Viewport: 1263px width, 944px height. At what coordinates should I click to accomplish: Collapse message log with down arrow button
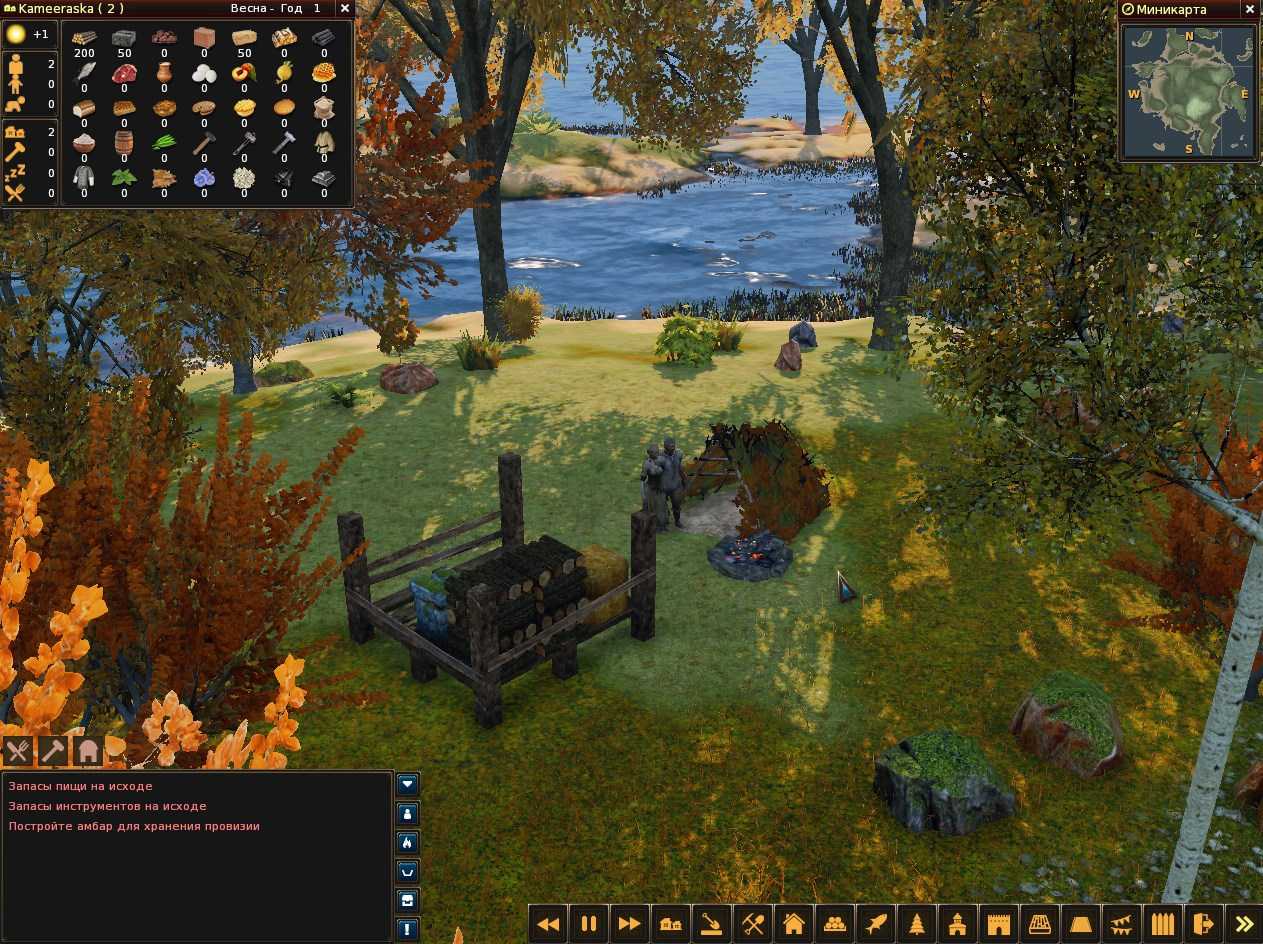(x=408, y=784)
